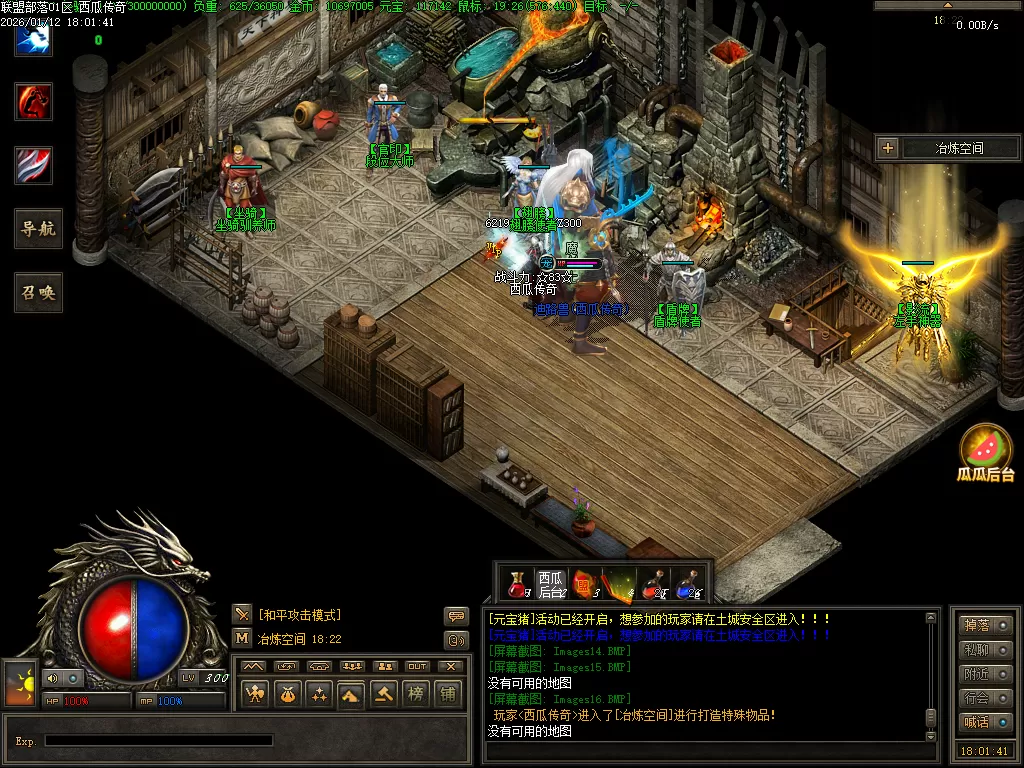The height and width of the screenshot is (768, 1024).
Task: Use the red-white slash skill icon
Action: (33, 165)
